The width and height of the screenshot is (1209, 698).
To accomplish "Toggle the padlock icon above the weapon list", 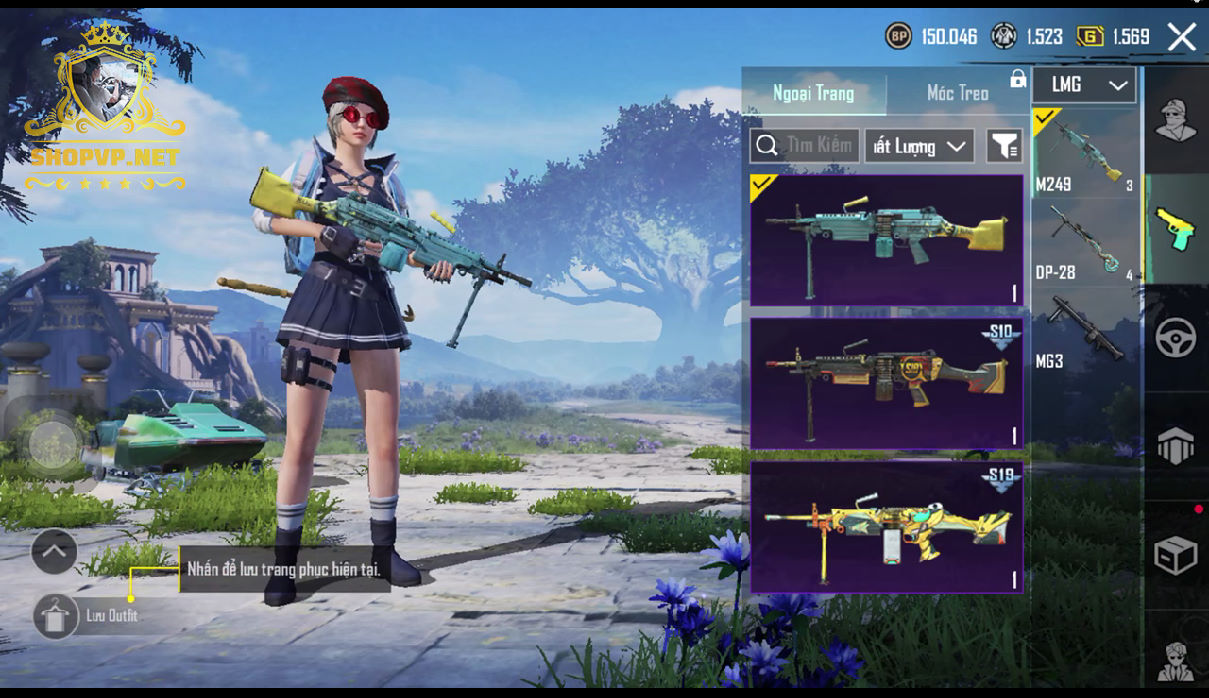I will [x=1018, y=79].
